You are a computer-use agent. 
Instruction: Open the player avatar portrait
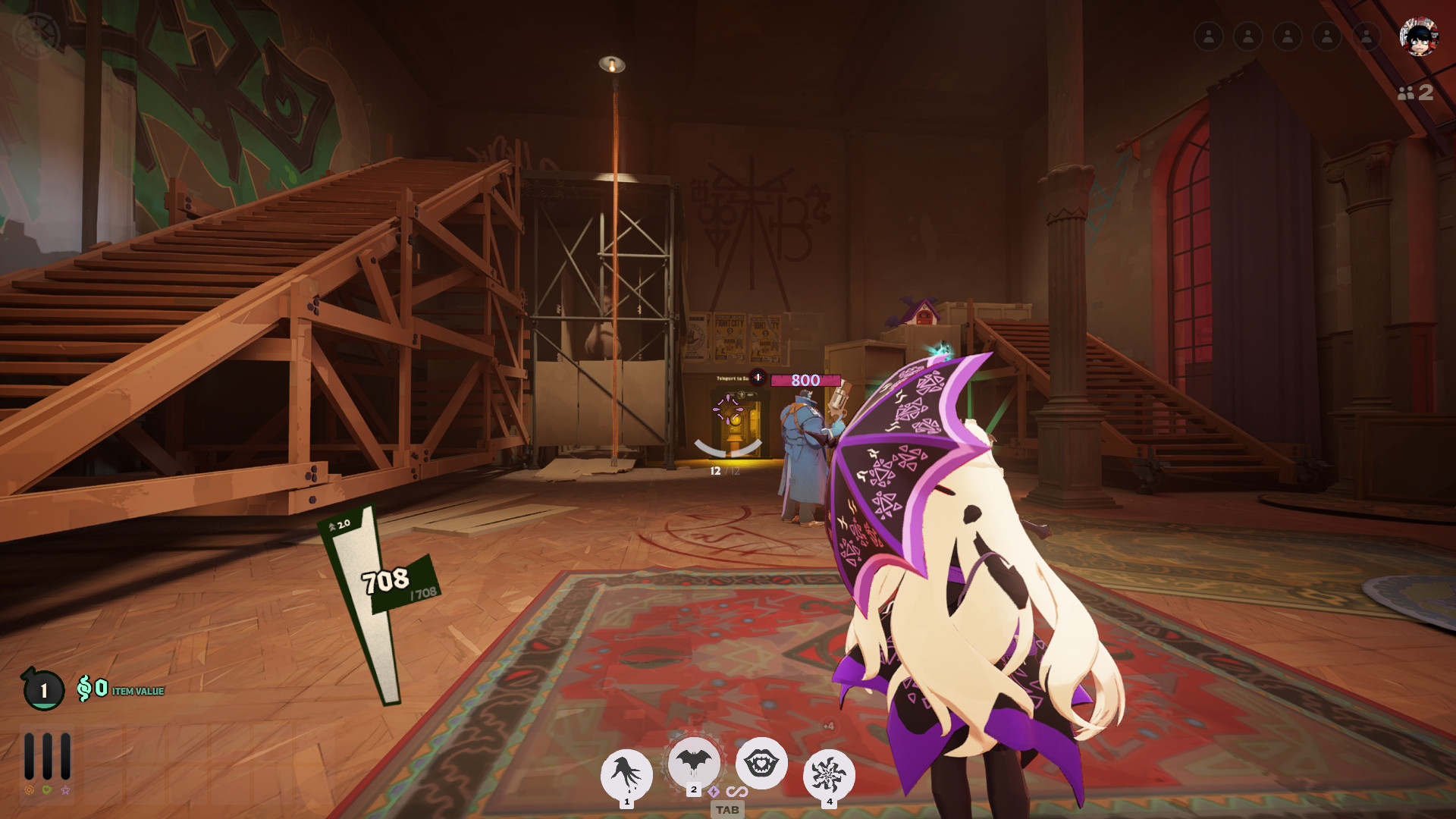click(1418, 36)
